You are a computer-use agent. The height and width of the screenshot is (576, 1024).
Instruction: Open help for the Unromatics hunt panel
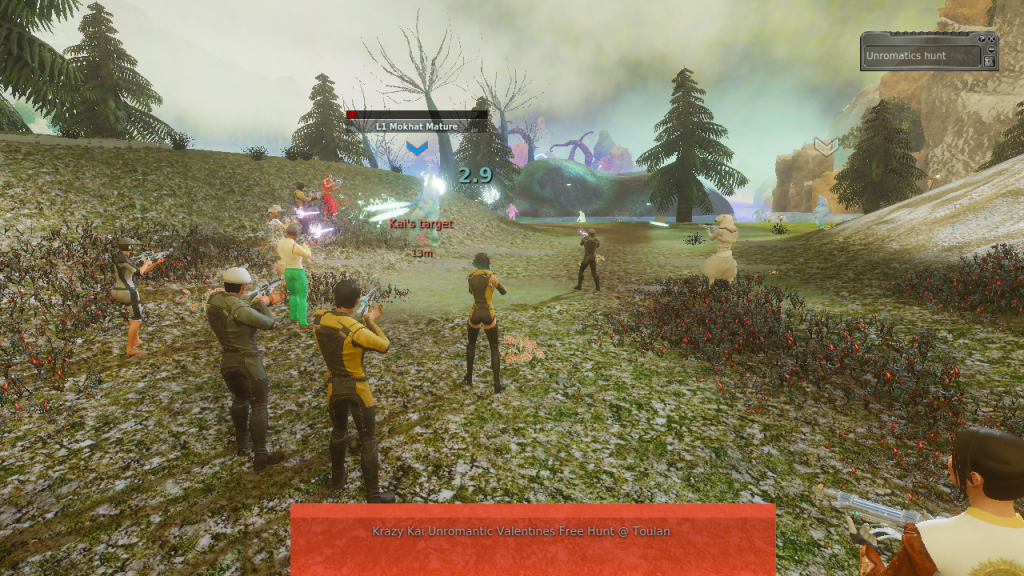[x=982, y=39]
